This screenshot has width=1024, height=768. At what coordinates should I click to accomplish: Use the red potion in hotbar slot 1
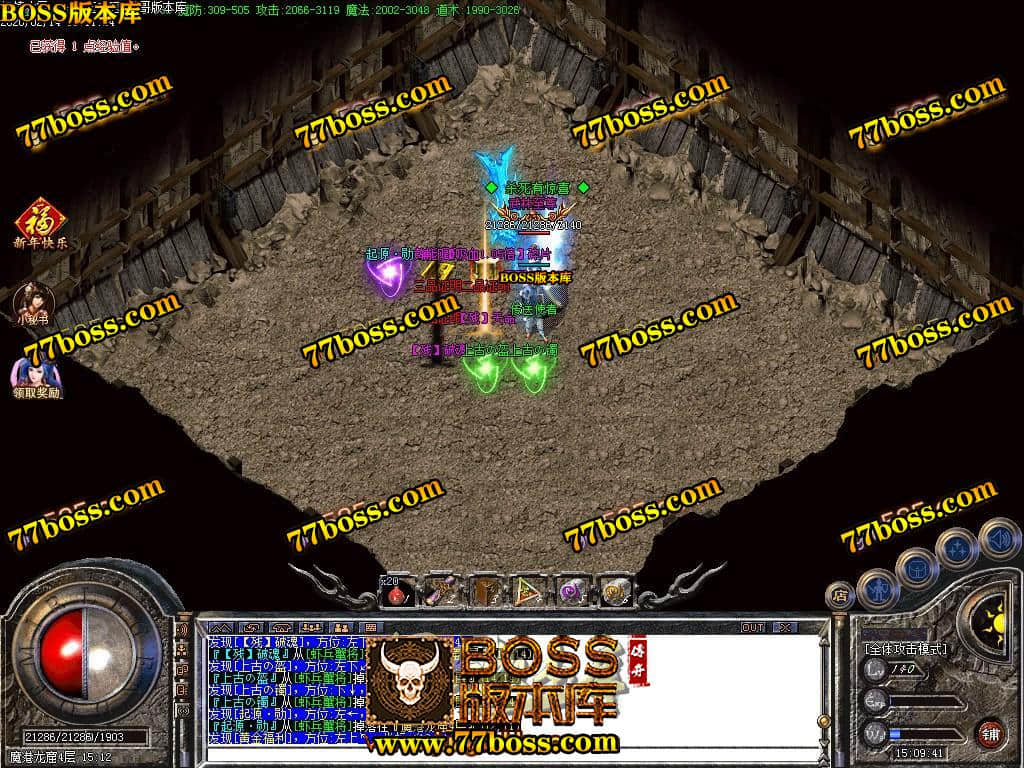click(397, 592)
